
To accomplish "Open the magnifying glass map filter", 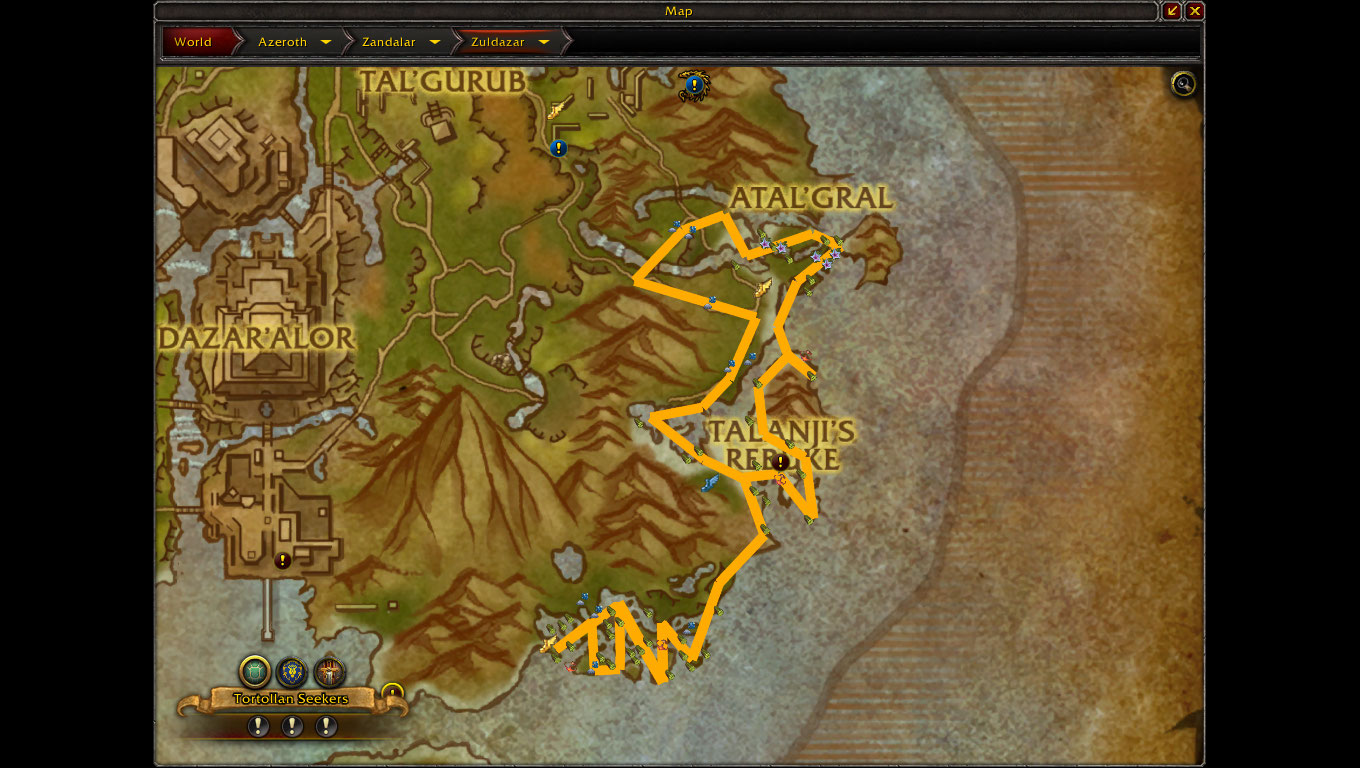I will pyautogui.click(x=1184, y=84).
